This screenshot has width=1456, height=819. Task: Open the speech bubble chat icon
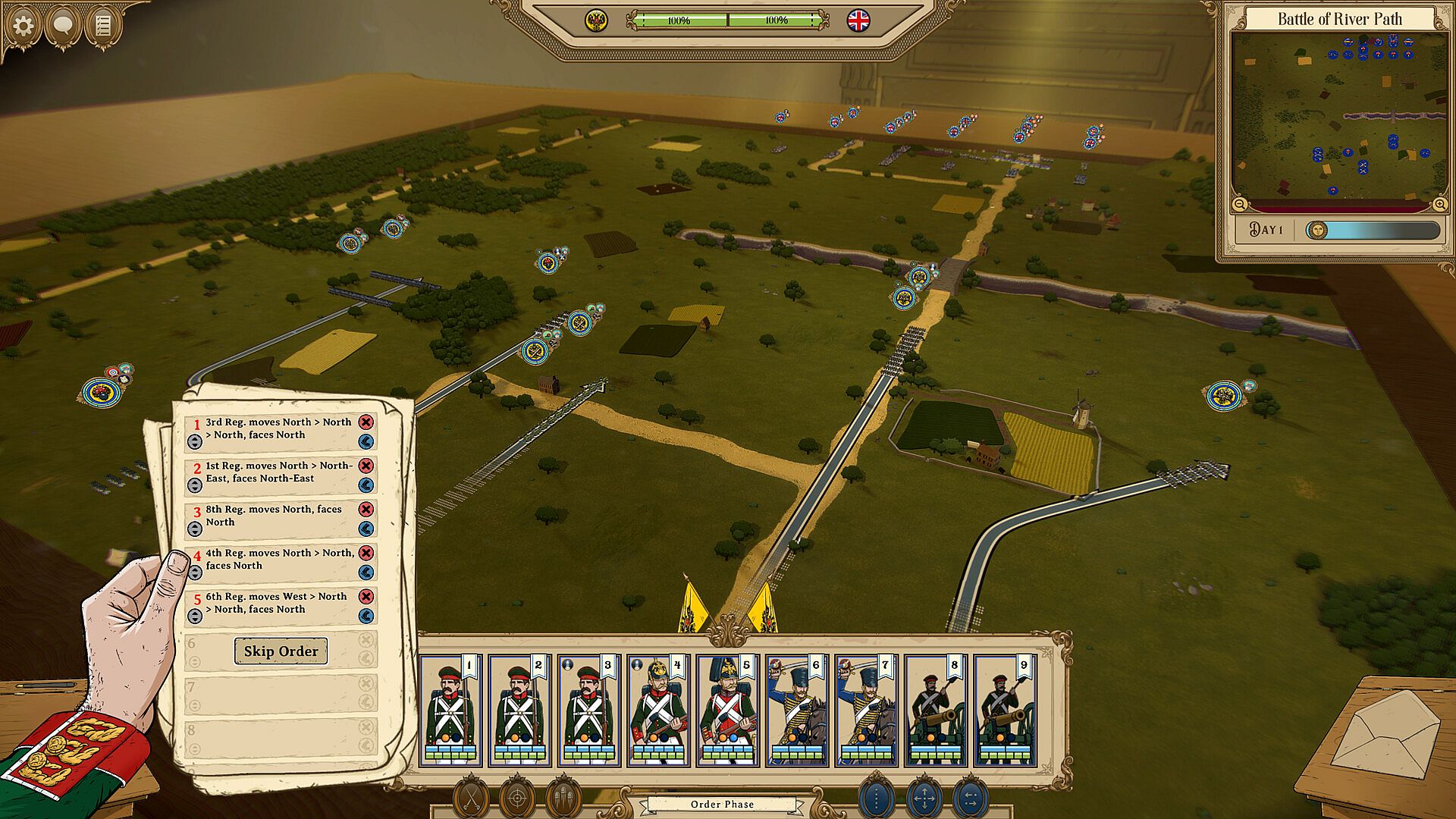(63, 26)
